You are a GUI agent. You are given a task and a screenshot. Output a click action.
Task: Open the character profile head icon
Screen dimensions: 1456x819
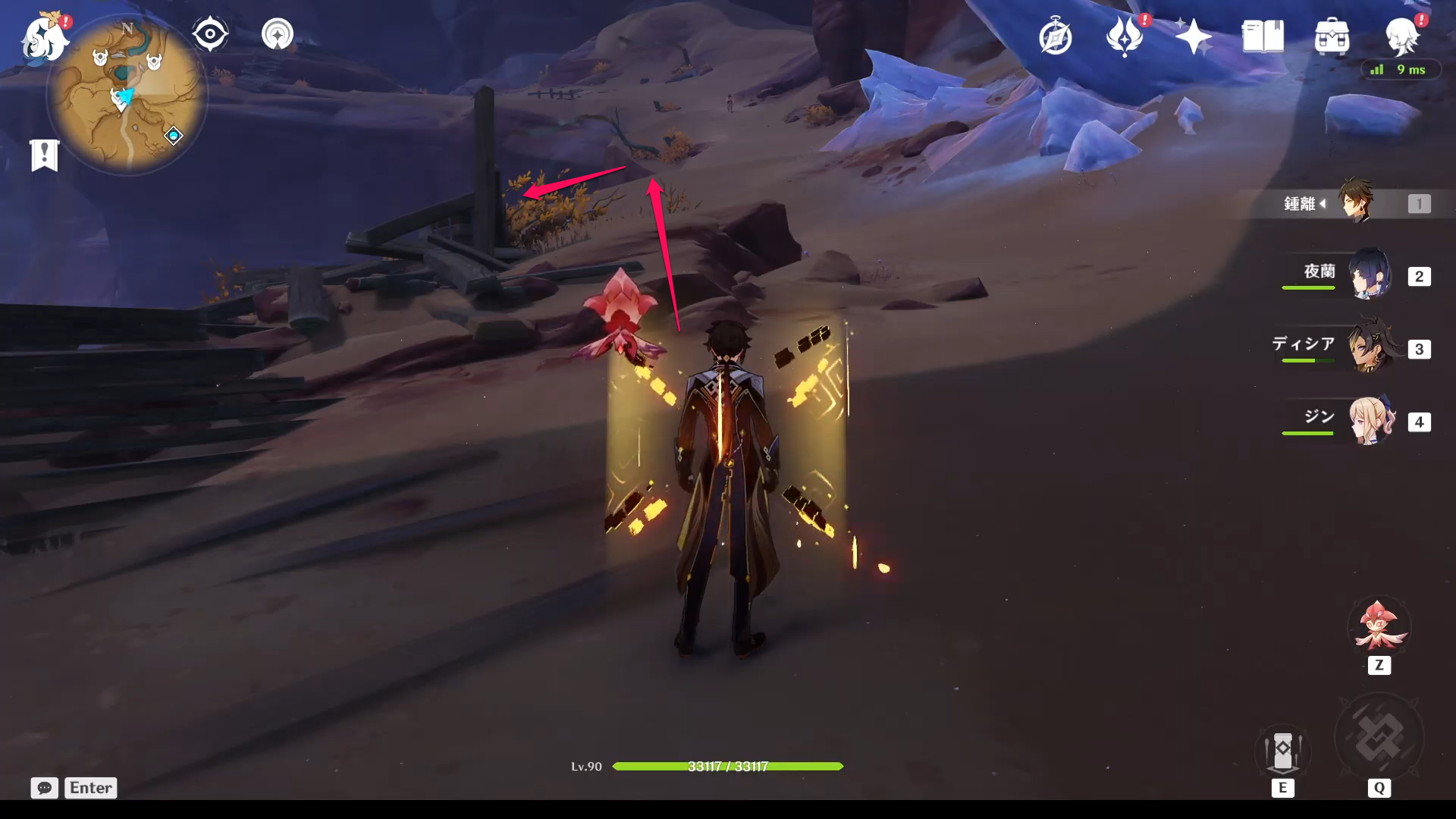point(1401,35)
